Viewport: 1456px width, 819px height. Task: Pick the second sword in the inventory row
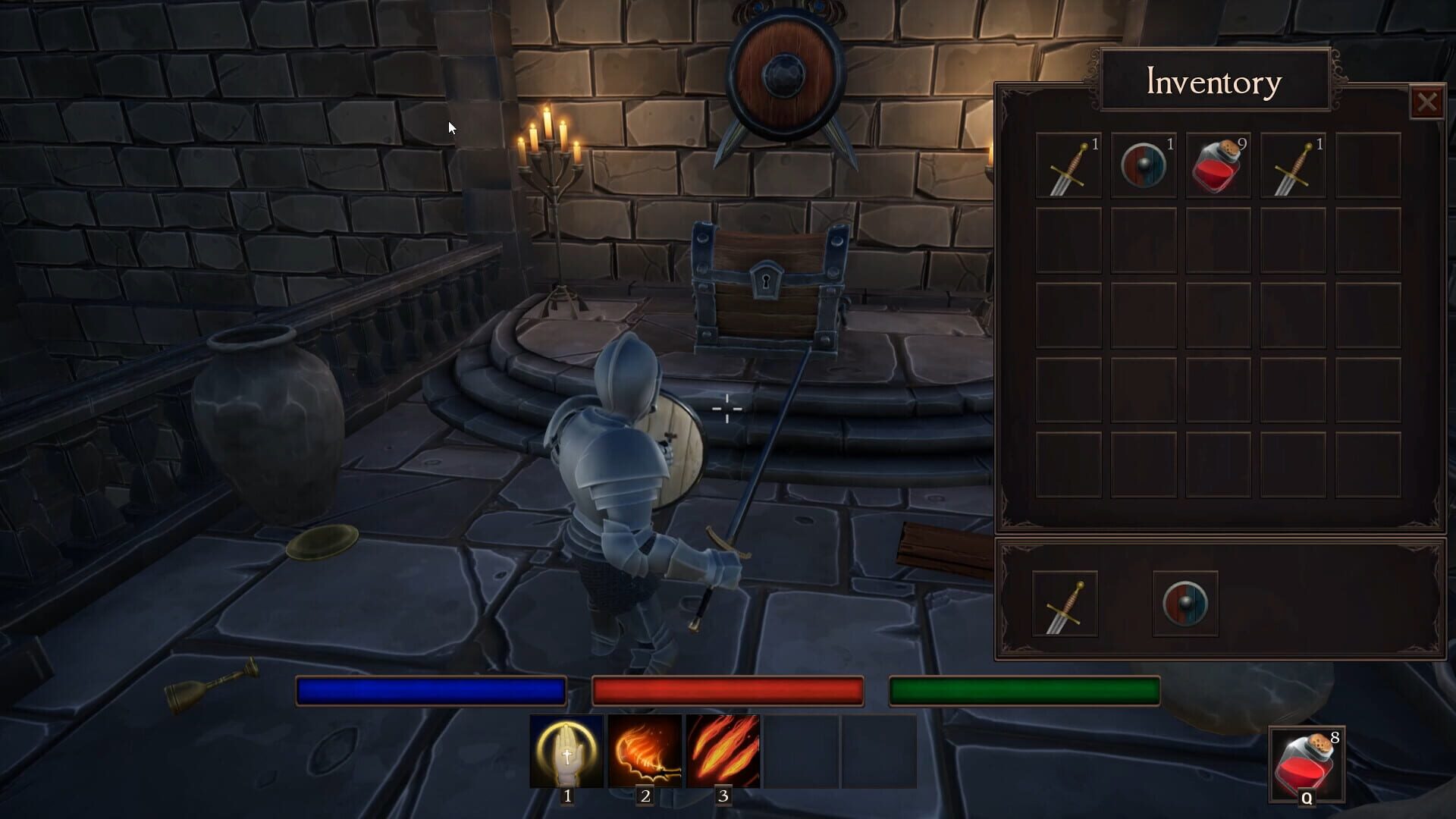pos(1294,165)
